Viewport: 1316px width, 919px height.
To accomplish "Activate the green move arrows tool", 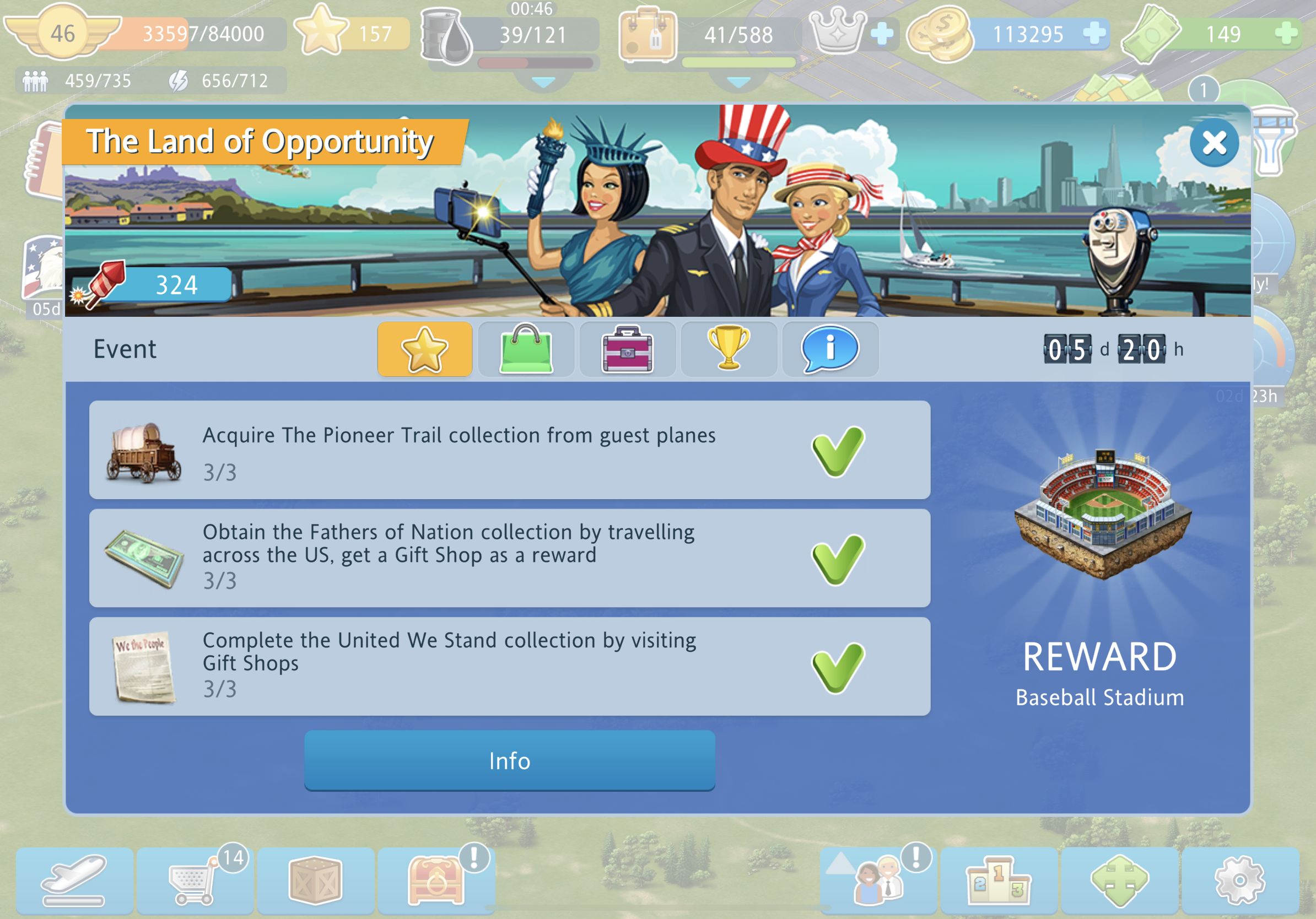I will tap(1119, 880).
